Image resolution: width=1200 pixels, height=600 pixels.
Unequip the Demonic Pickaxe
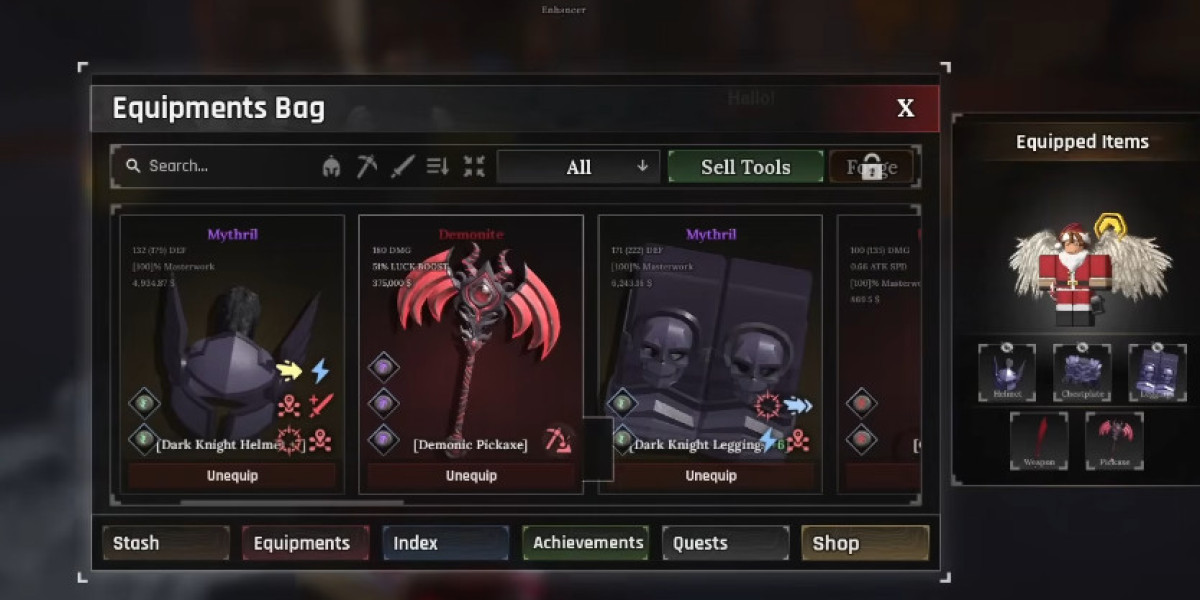pyautogui.click(x=471, y=476)
